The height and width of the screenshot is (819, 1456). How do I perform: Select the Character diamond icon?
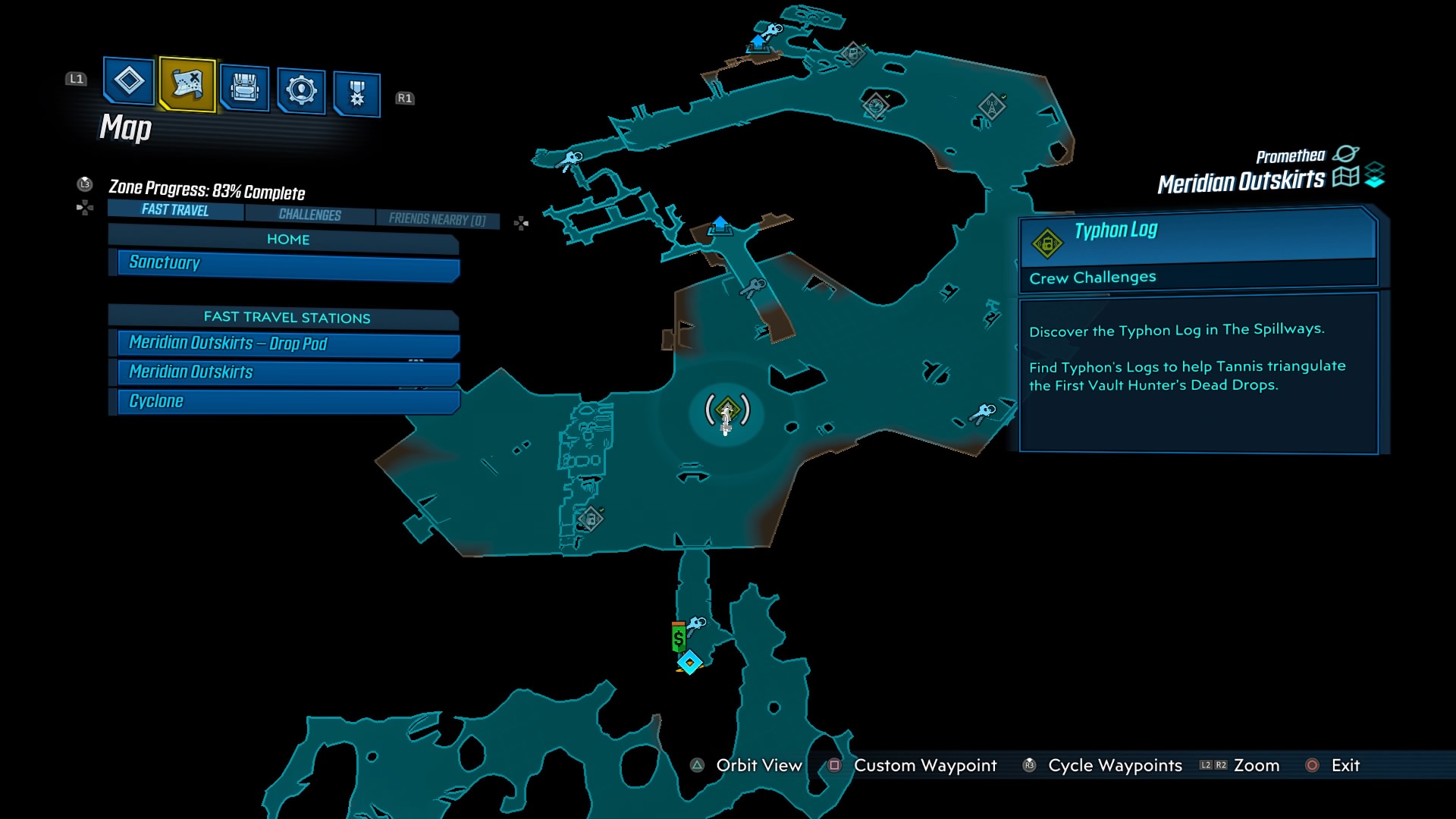tap(127, 86)
